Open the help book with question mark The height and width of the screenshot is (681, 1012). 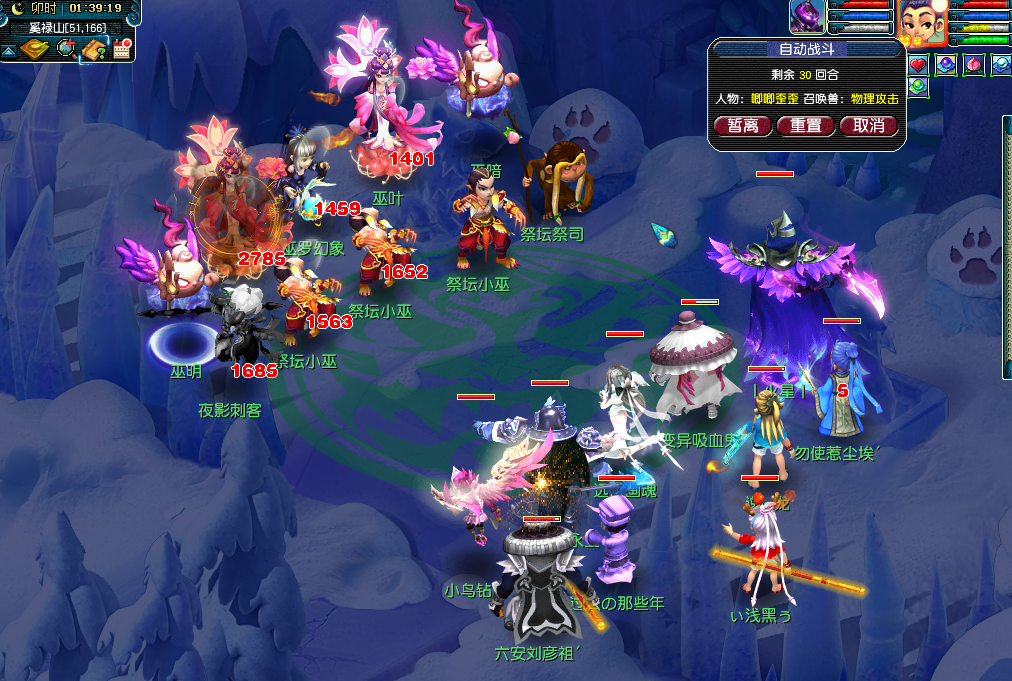point(95,49)
